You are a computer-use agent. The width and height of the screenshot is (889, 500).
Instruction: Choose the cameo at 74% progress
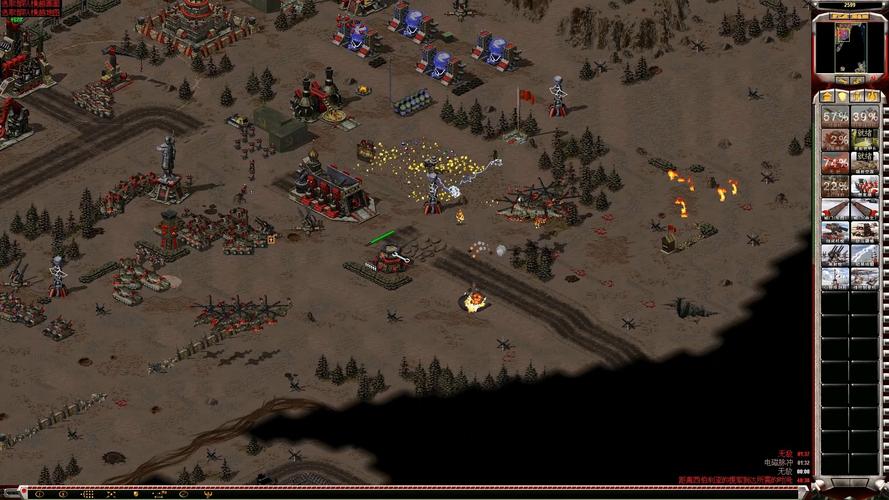[x=835, y=162]
